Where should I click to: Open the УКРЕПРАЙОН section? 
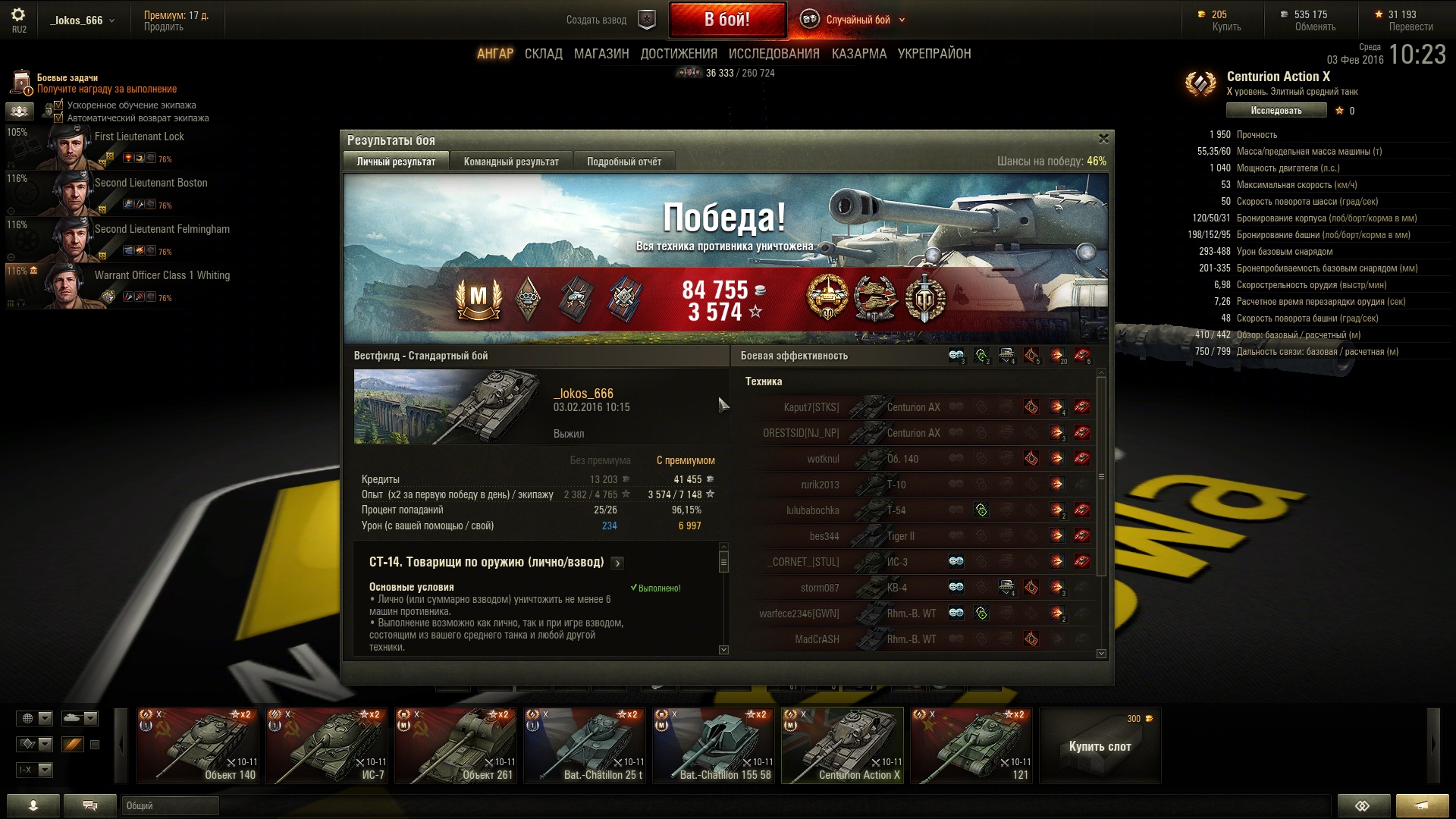point(934,54)
